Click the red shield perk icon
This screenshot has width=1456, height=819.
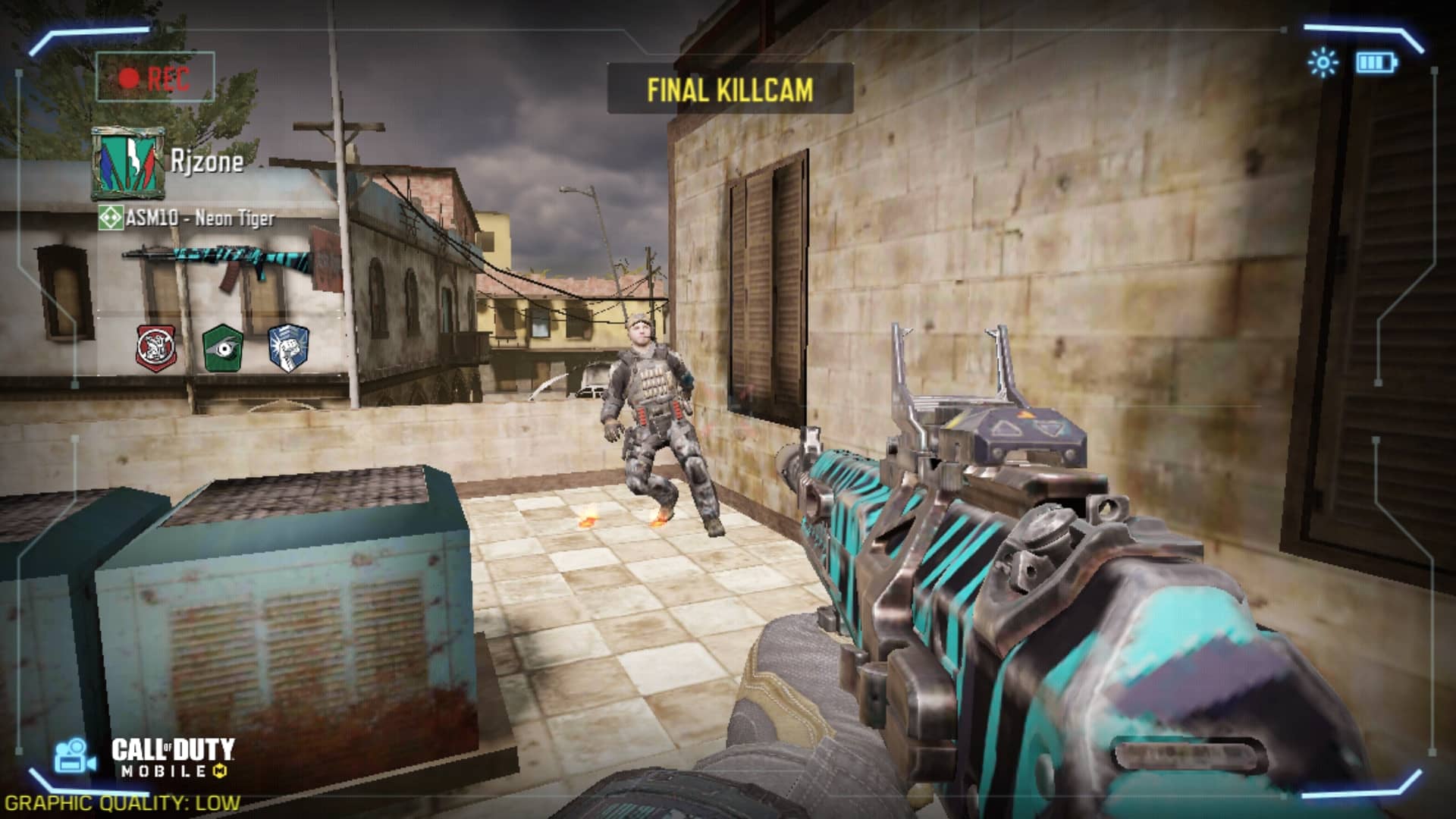(155, 348)
